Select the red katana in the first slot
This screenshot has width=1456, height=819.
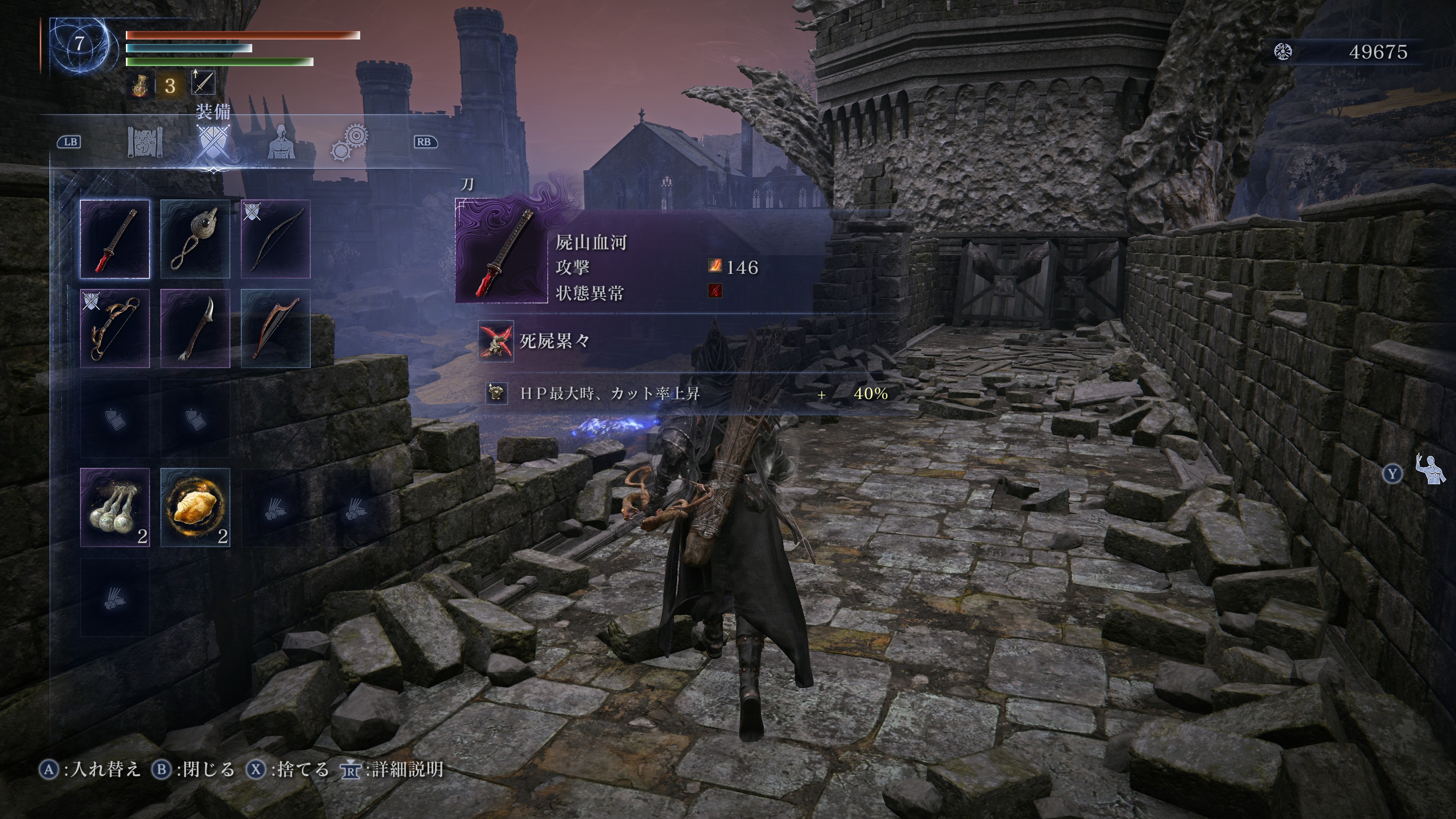tap(115, 239)
